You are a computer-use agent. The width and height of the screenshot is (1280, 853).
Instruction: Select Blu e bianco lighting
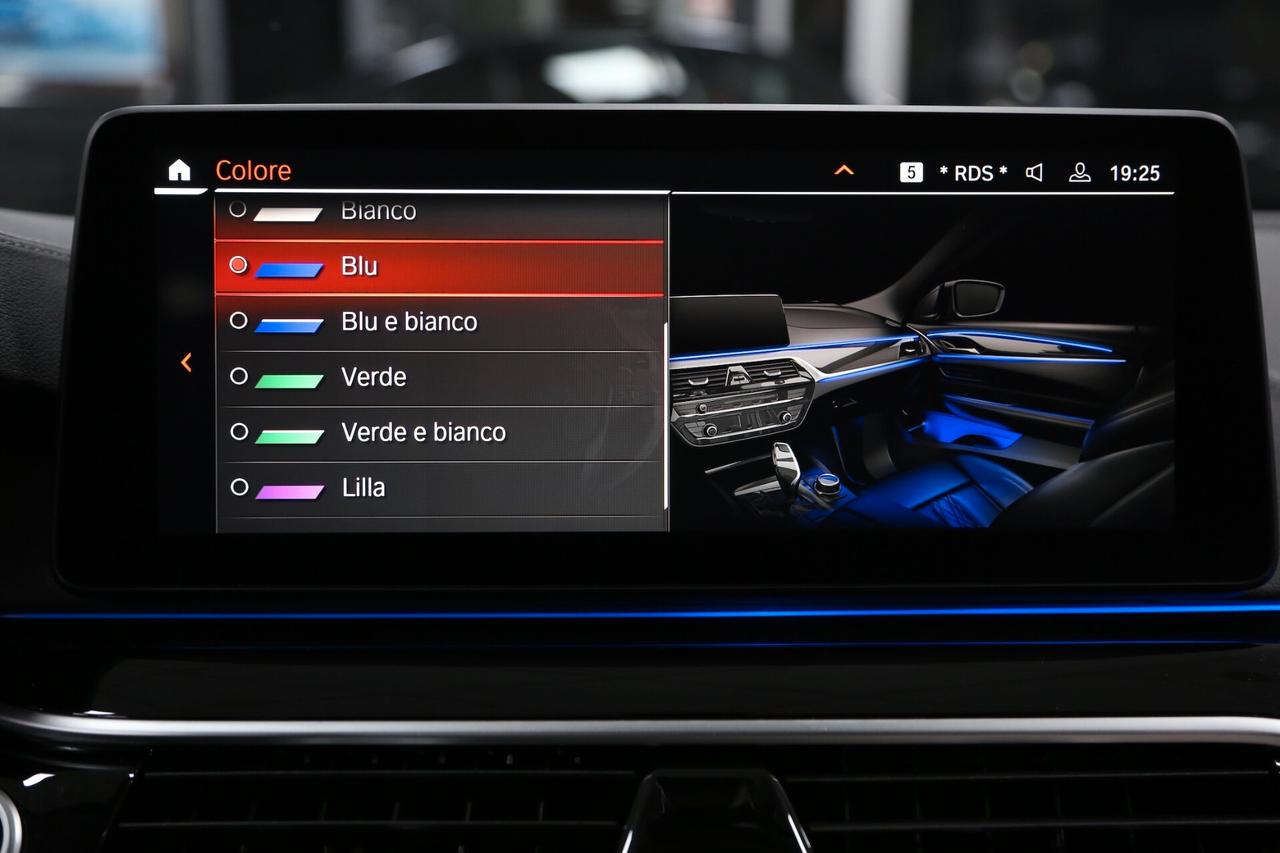(440, 322)
